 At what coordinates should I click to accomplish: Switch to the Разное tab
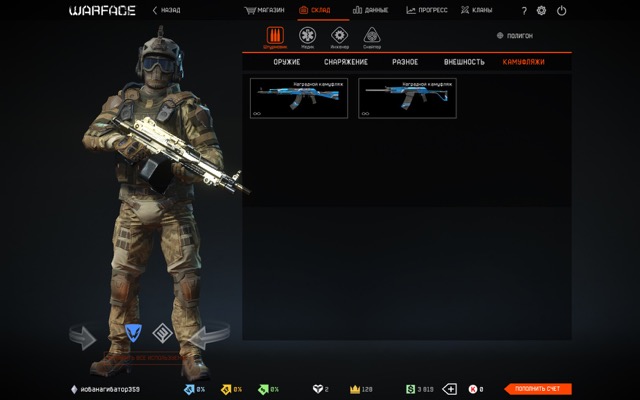[405, 62]
